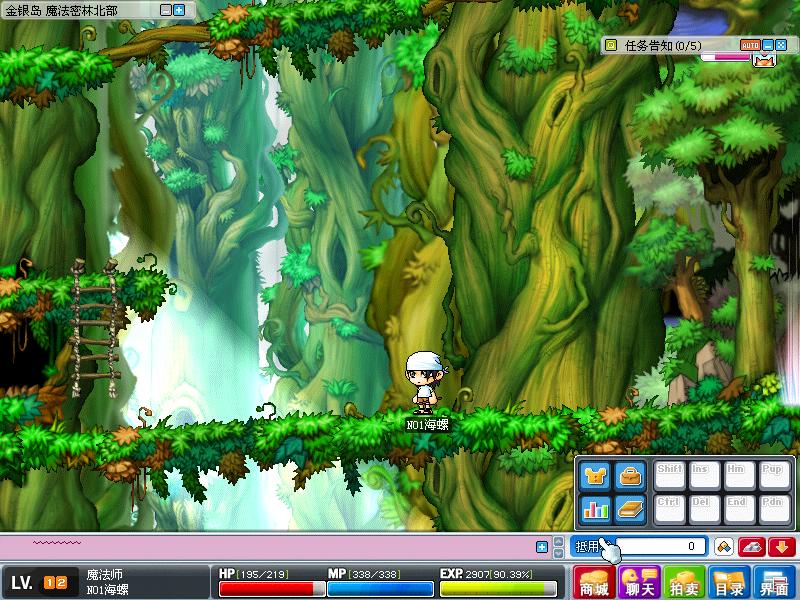Screen dimensions: 800x600
Task: Click the red downward arrow button
Action: [781, 547]
